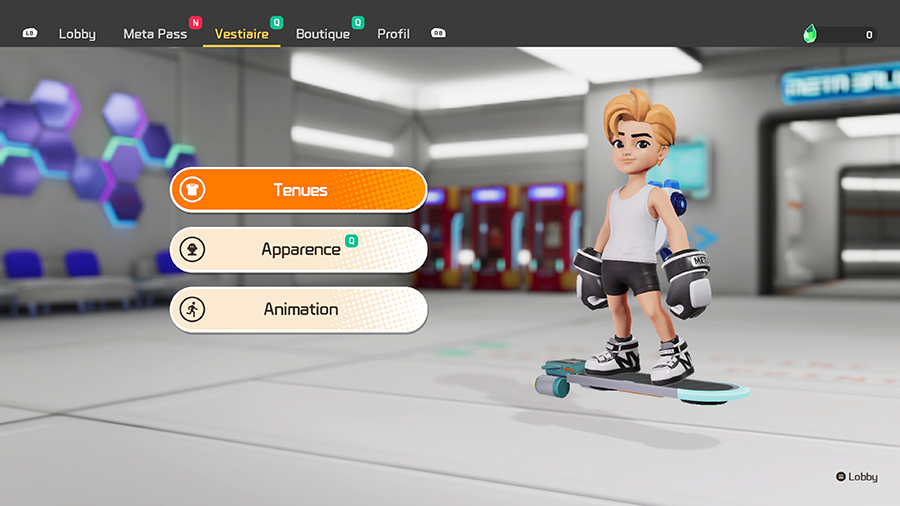Switch to the Lobby tab
This screenshot has width=900, height=506.
(x=77, y=34)
